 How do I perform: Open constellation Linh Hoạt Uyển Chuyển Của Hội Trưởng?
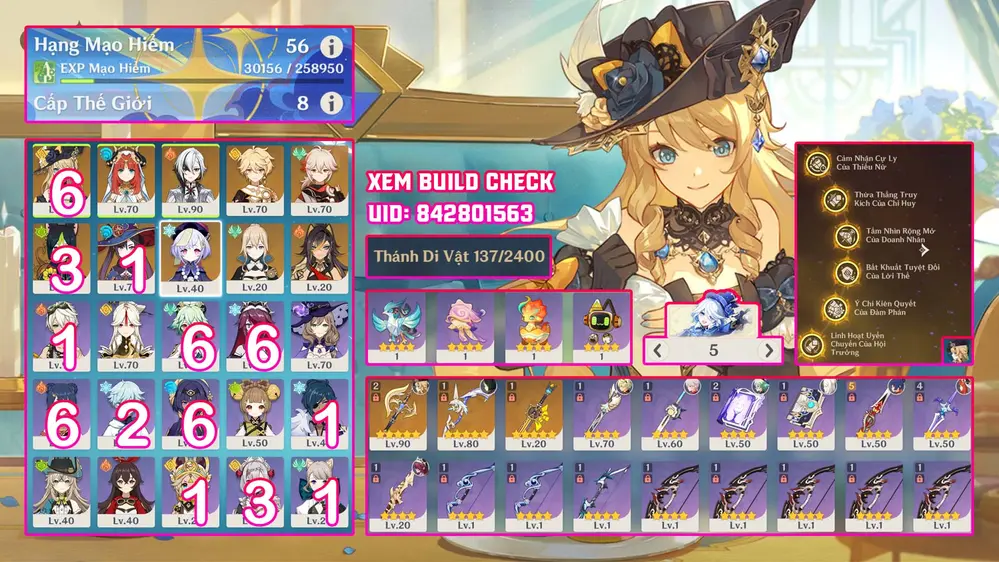coord(813,344)
